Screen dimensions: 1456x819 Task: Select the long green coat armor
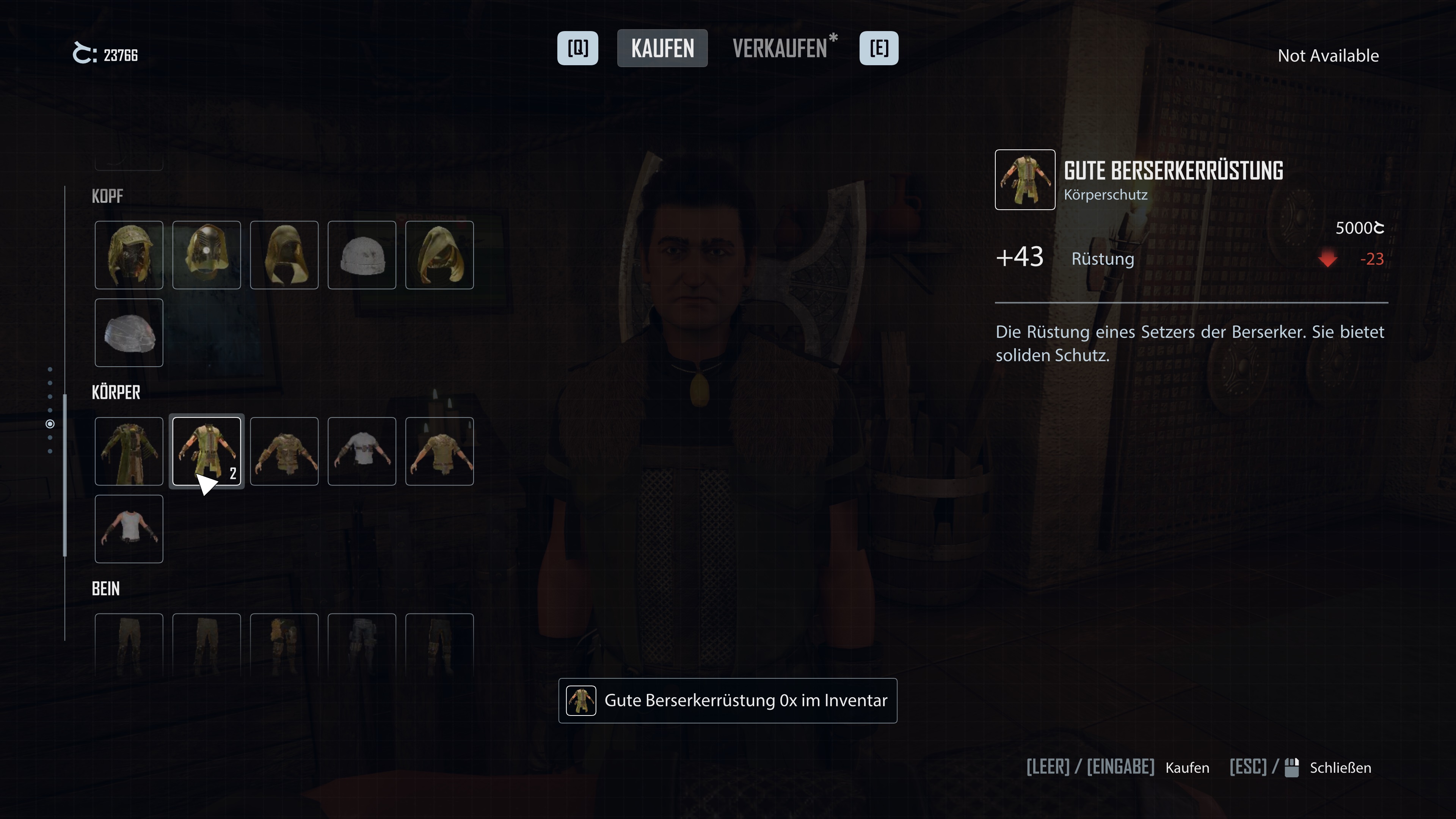click(129, 451)
